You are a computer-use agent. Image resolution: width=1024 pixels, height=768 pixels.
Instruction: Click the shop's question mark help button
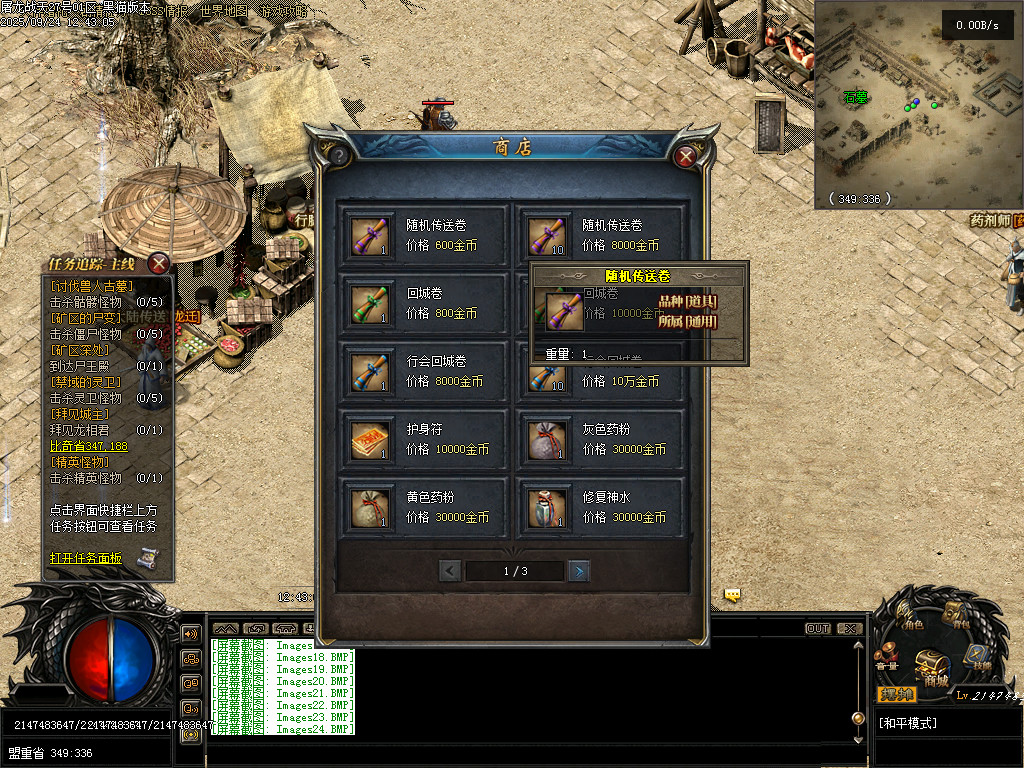338,156
